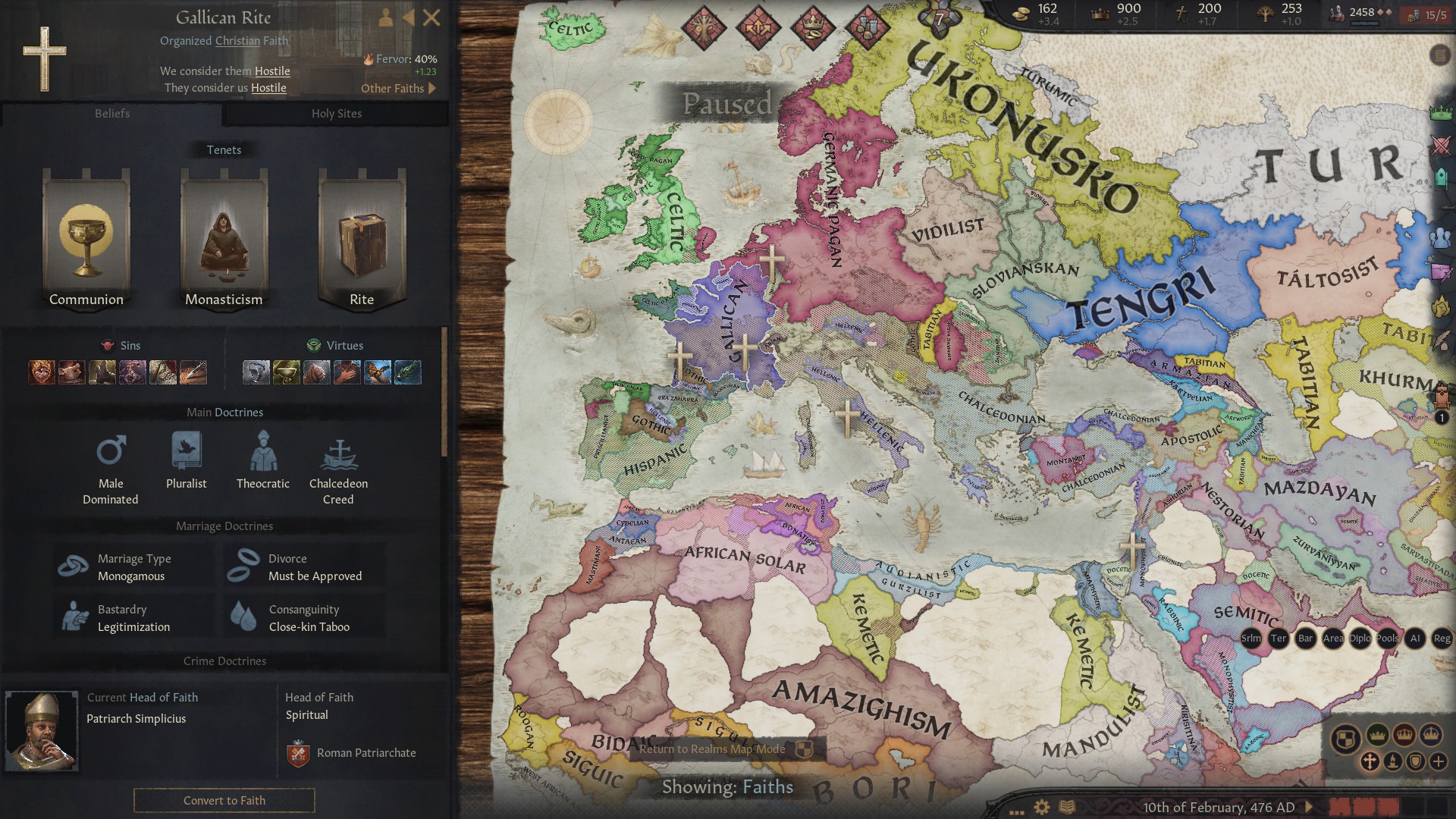
Task: Switch to the Holy Sites tab
Action: 337,114
